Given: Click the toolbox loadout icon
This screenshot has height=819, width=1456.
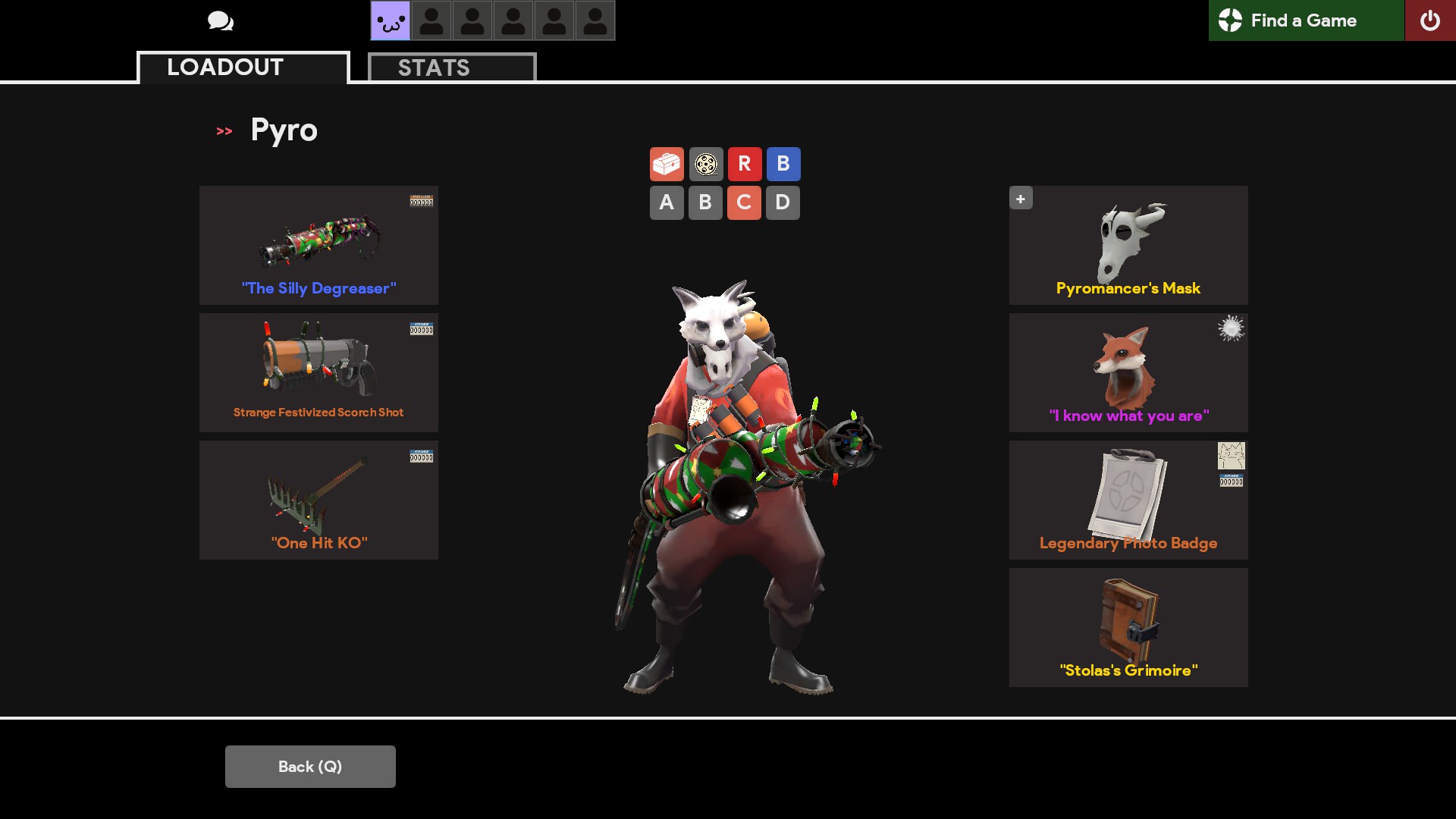Looking at the screenshot, I should tap(667, 164).
